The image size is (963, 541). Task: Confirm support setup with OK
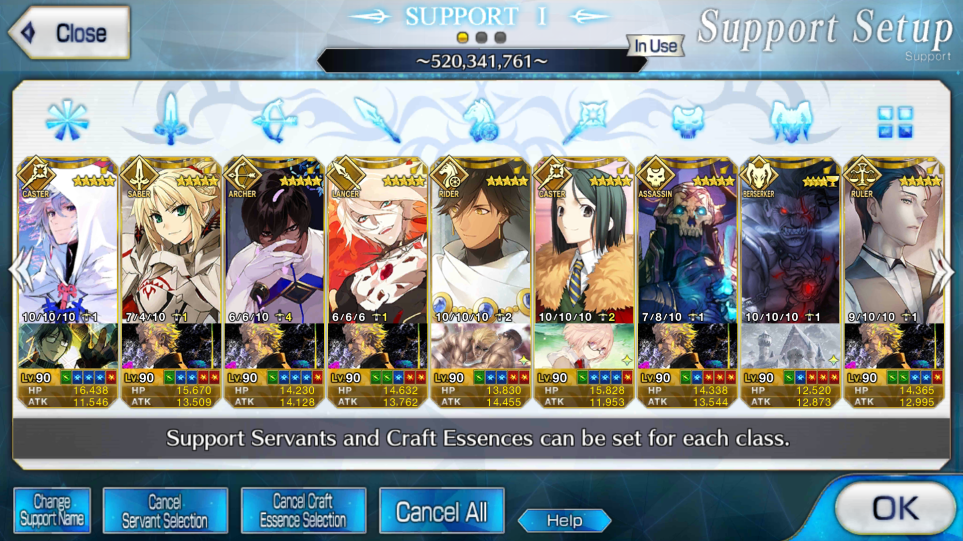[893, 509]
